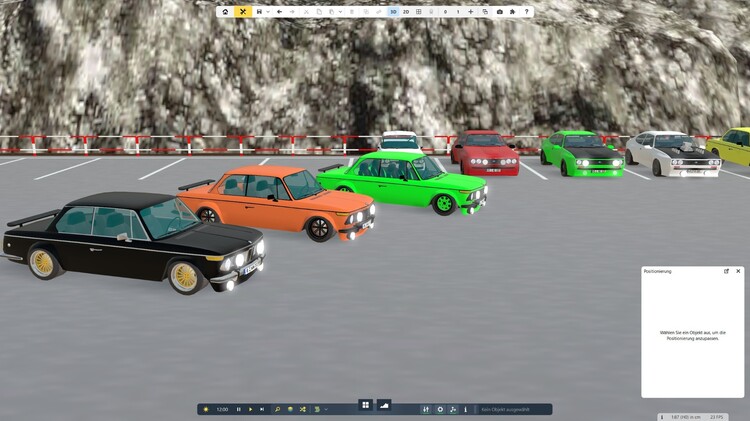The image size is (750, 421).
Task: Pop out the Positionierung panel
Action: click(727, 271)
